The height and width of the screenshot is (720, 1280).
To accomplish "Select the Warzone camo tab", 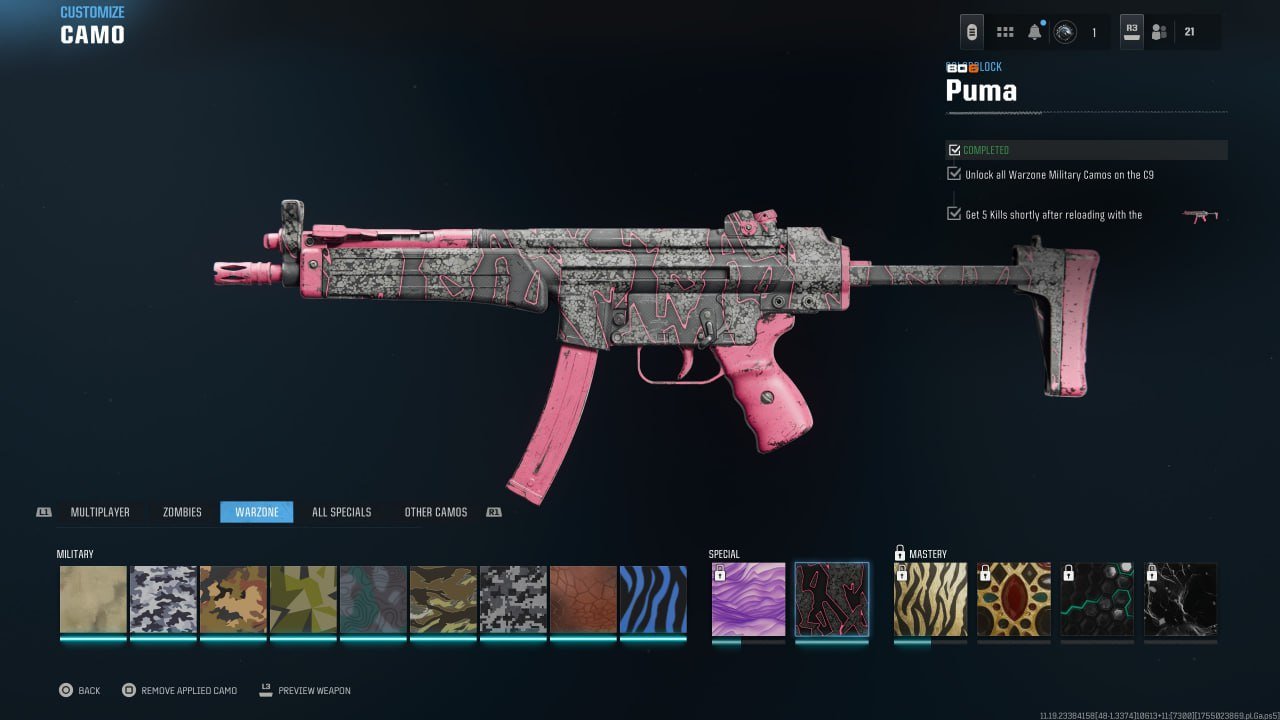I will coord(257,512).
